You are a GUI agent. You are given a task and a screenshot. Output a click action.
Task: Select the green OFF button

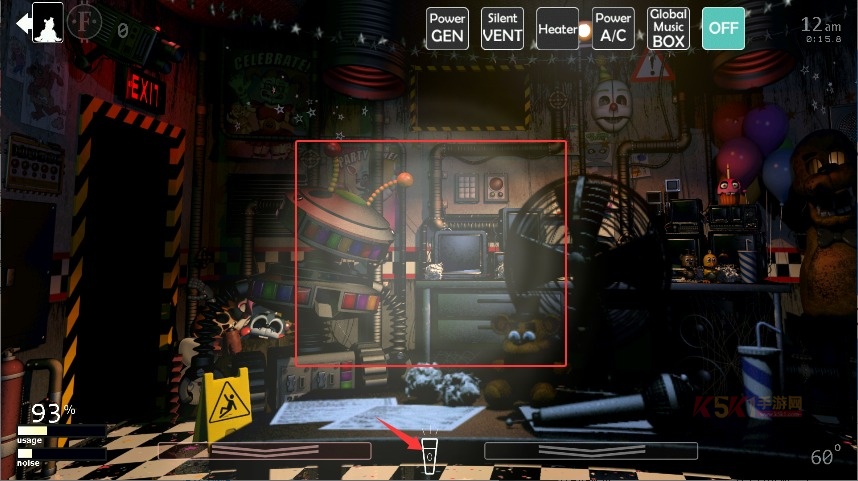[x=723, y=28]
